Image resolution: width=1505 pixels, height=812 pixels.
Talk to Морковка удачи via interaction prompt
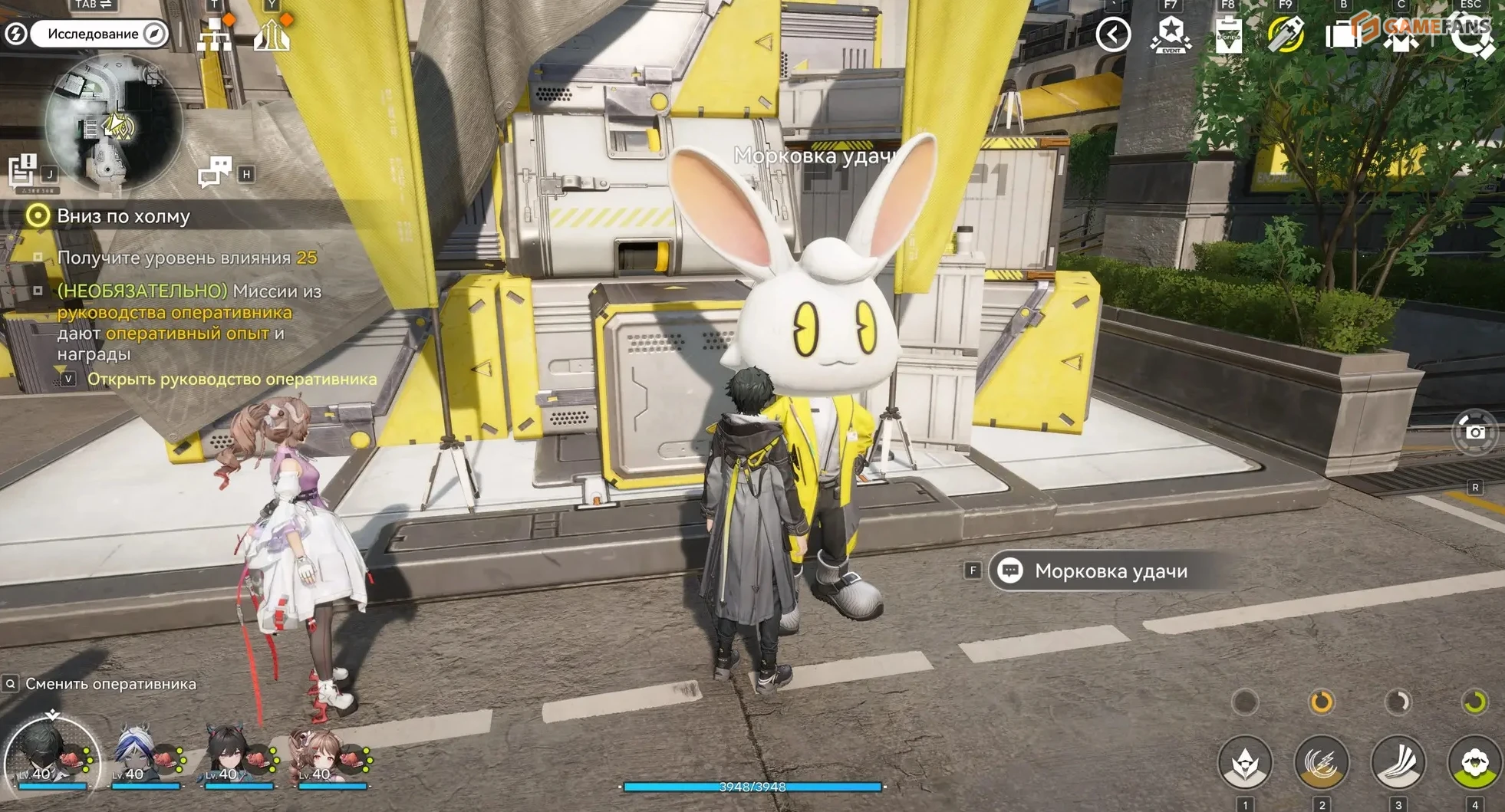click(1110, 571)
